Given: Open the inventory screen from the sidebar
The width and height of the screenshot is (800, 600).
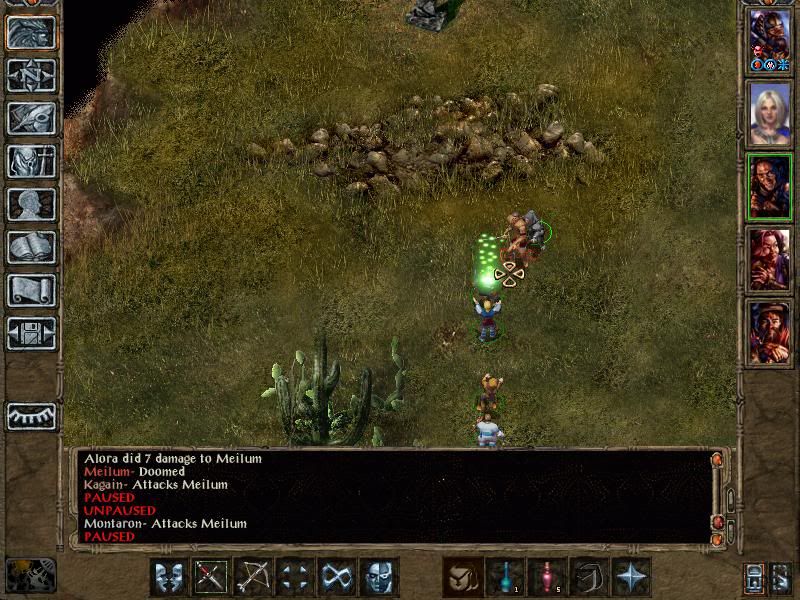Looking at the screenshot, I should click(31, 161).
